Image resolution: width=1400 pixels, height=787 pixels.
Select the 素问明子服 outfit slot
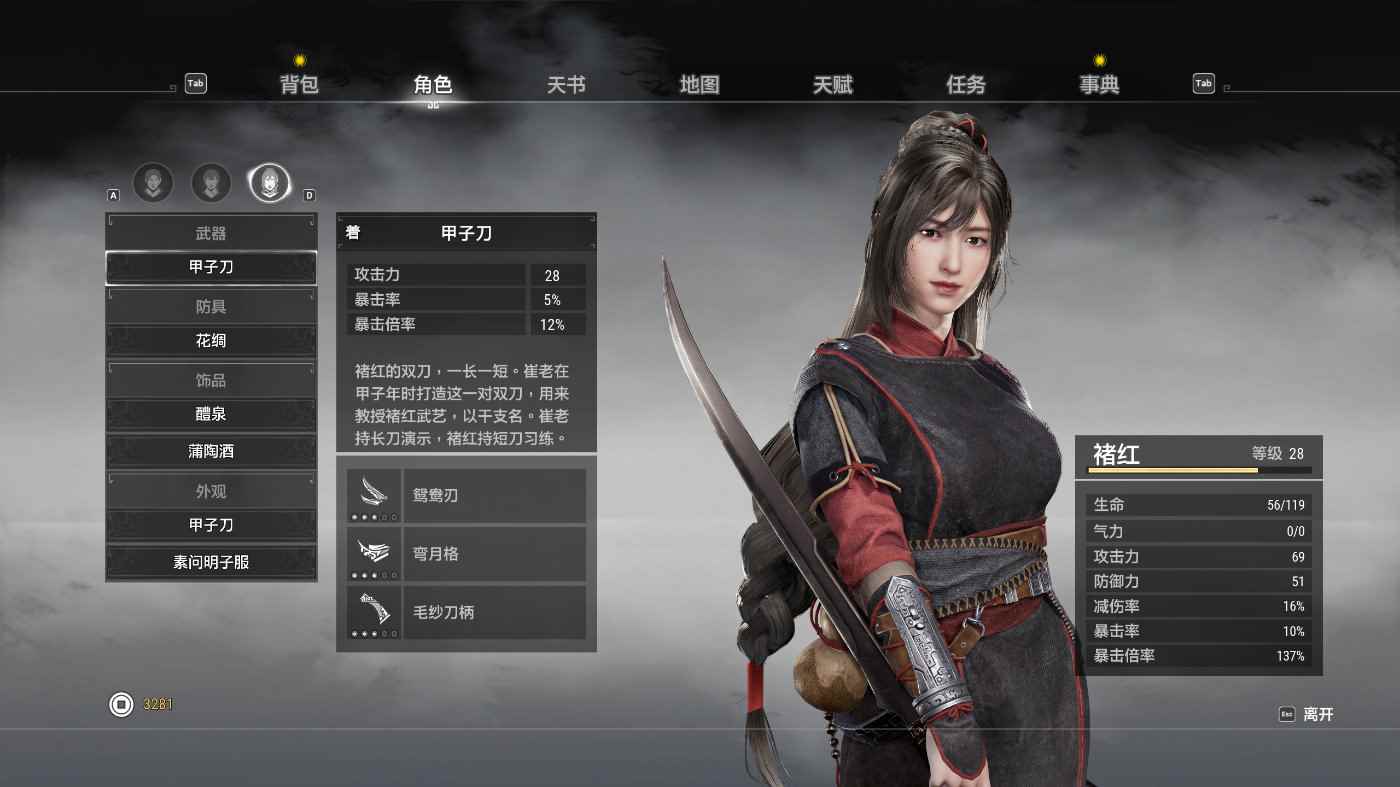click(x=211, y=562)
